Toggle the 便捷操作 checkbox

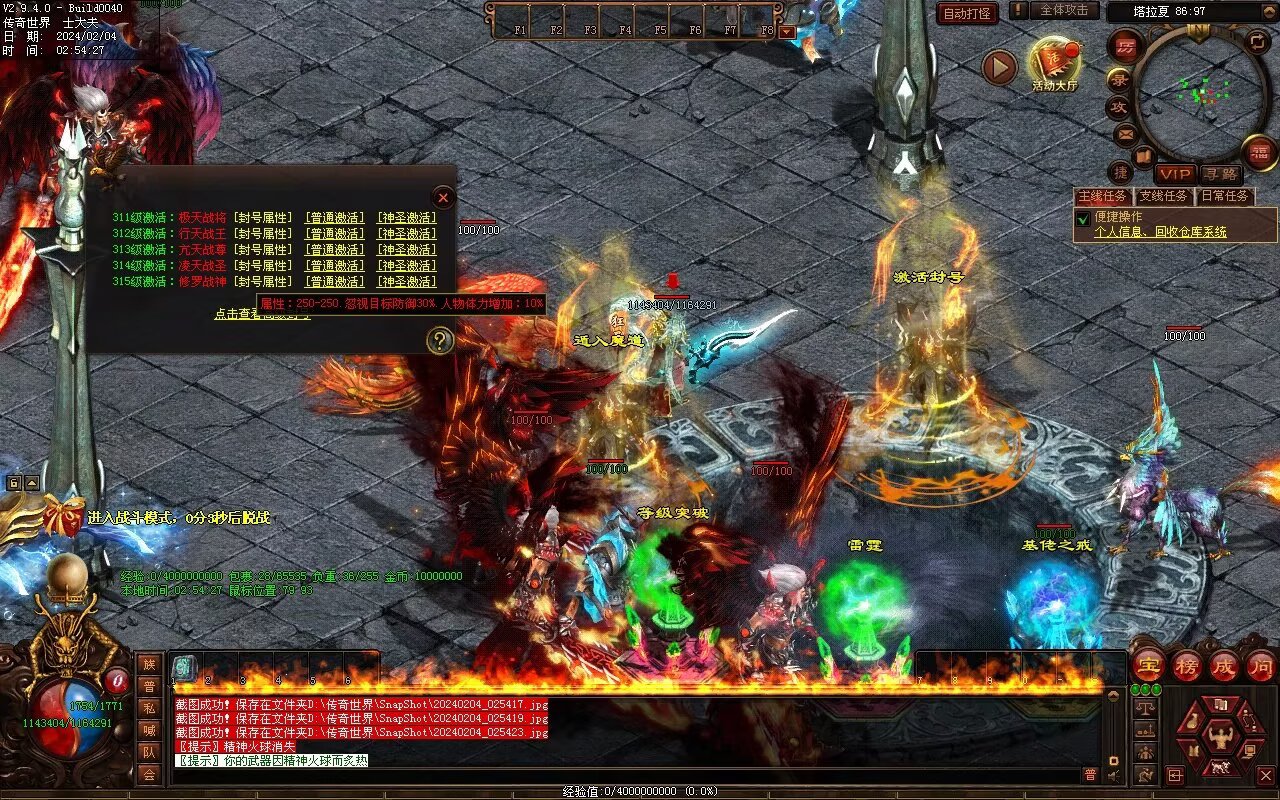pyautogui.click(x=1082, y=218)
